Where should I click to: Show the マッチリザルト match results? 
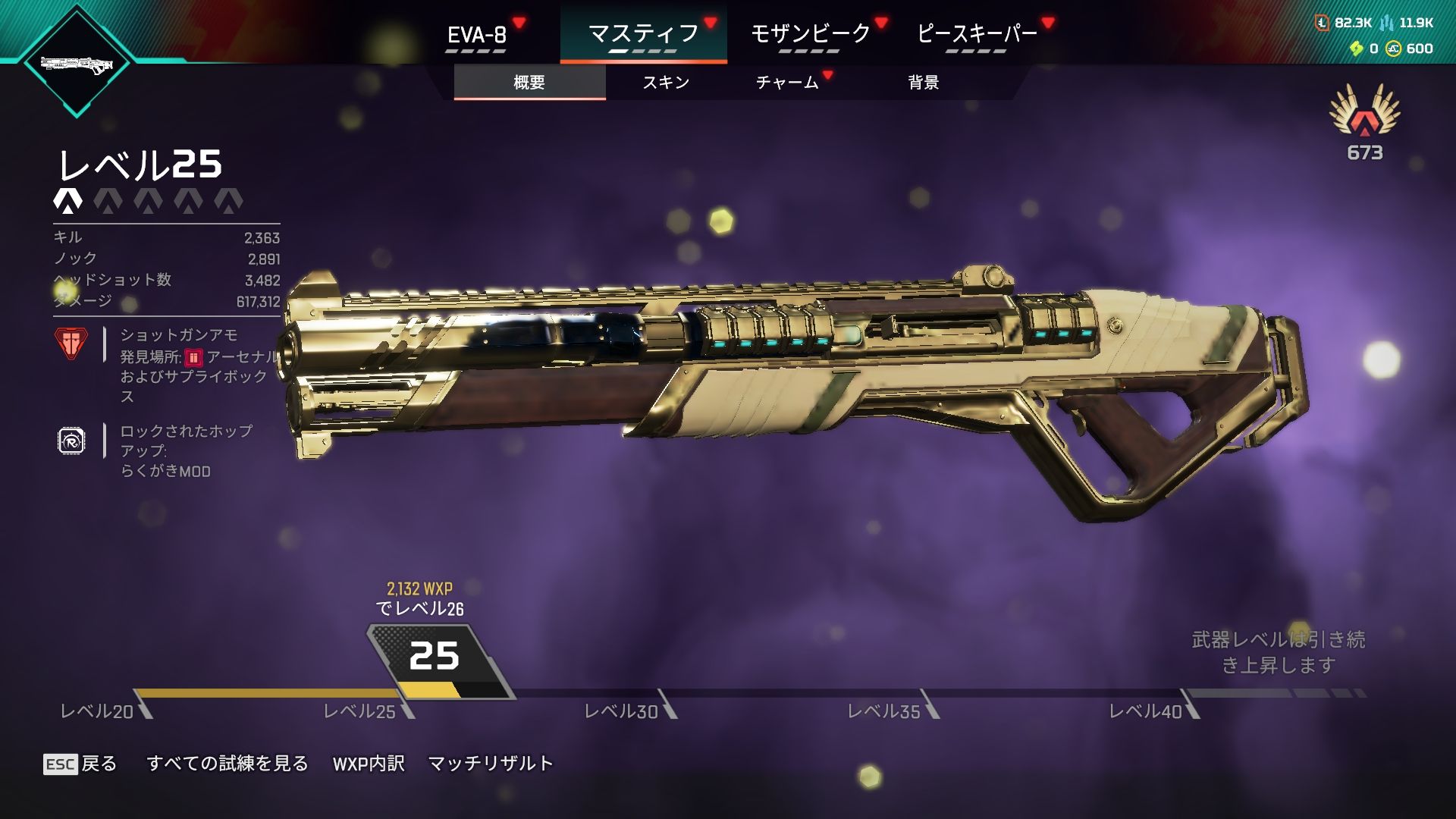tap(491, 764)
